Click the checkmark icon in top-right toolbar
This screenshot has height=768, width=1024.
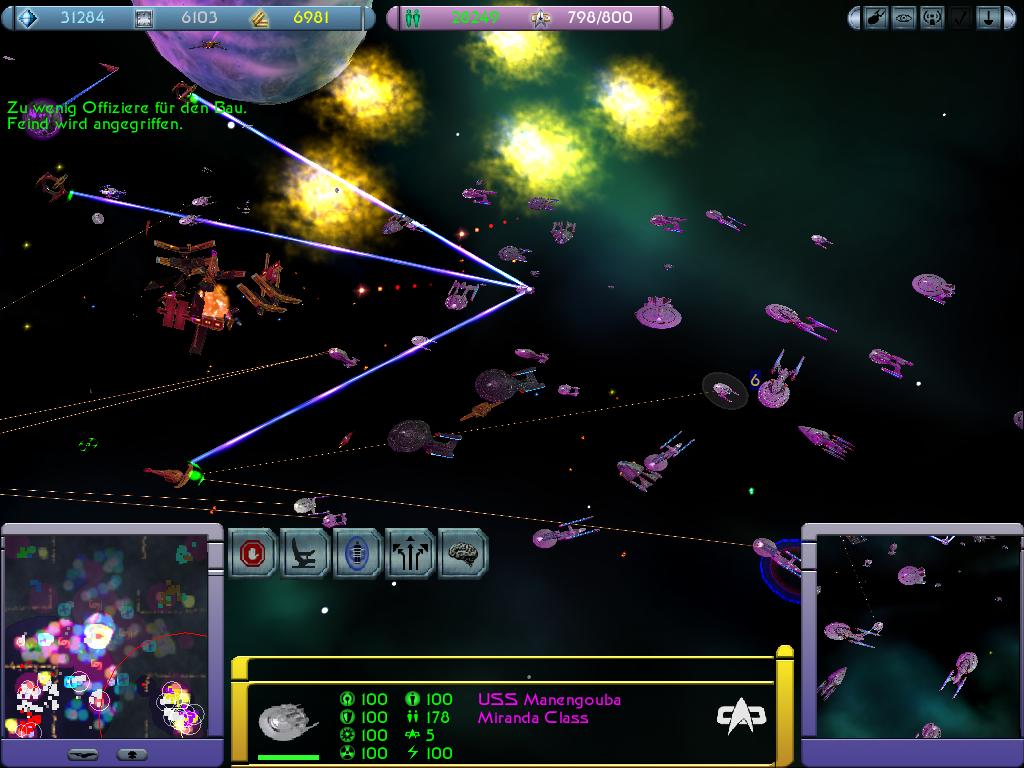click(x=959, y=18)
